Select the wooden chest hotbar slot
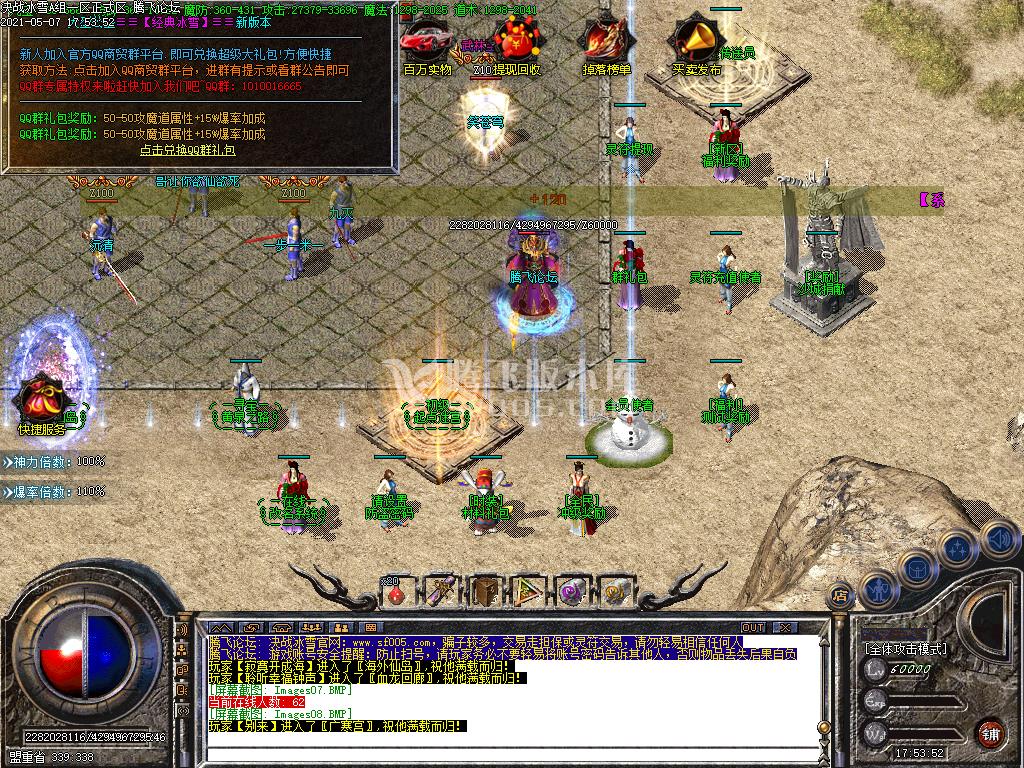The image size is (1024, 768). 486,591
